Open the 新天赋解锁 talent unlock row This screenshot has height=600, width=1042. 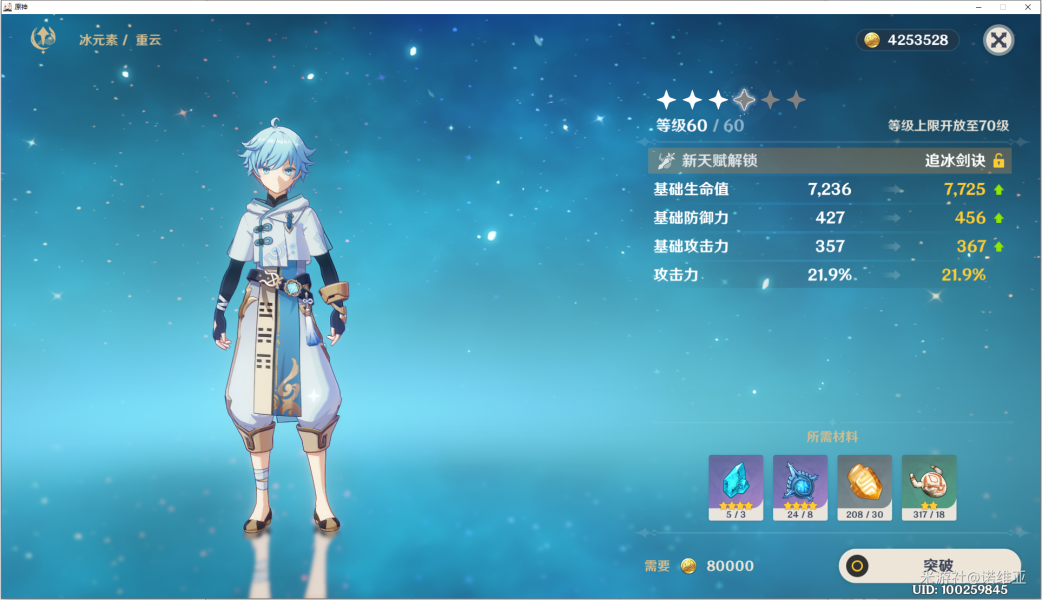click(829, 161)
